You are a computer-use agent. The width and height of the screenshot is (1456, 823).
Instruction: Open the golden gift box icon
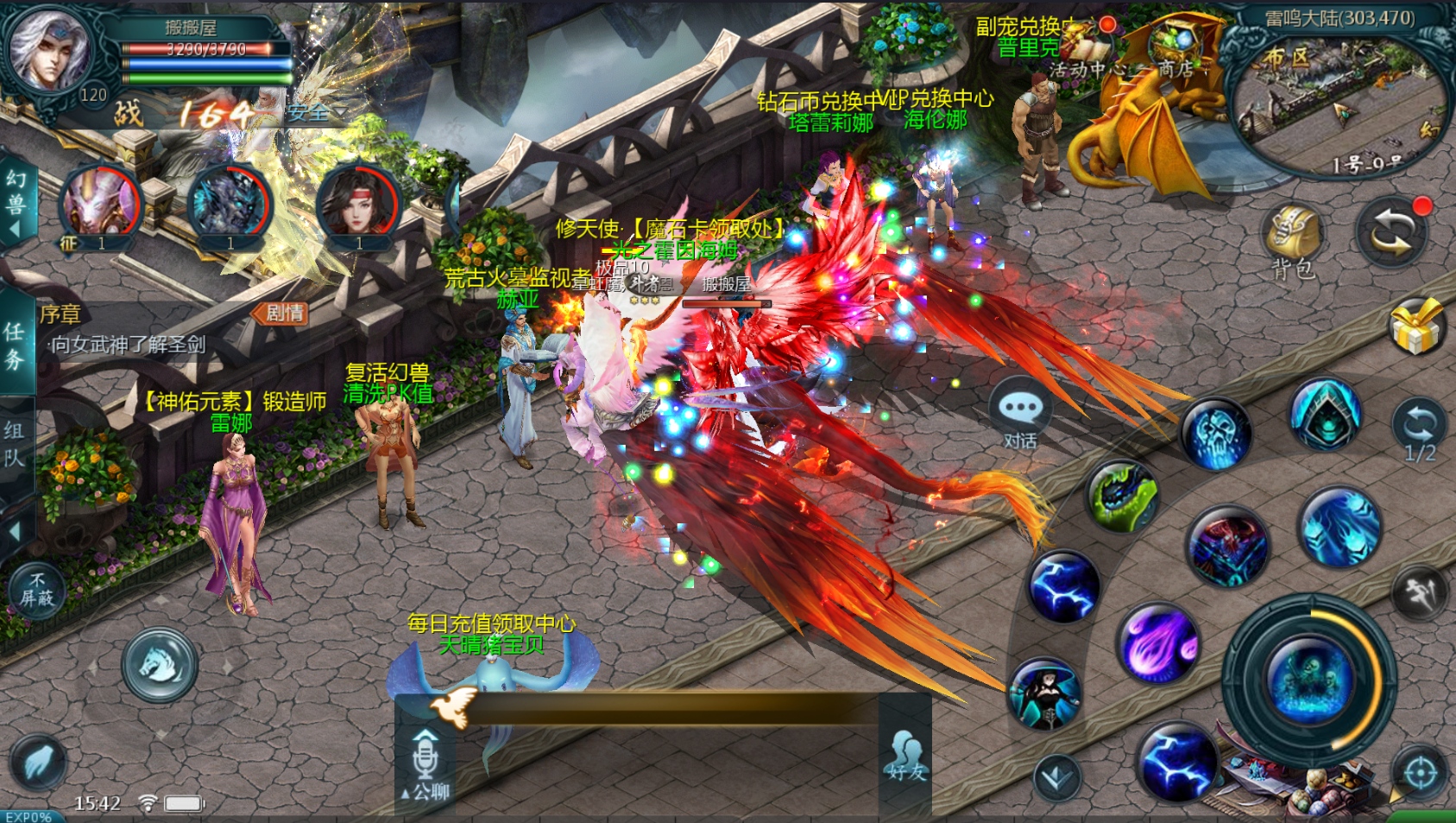[x=1417, y=326]
